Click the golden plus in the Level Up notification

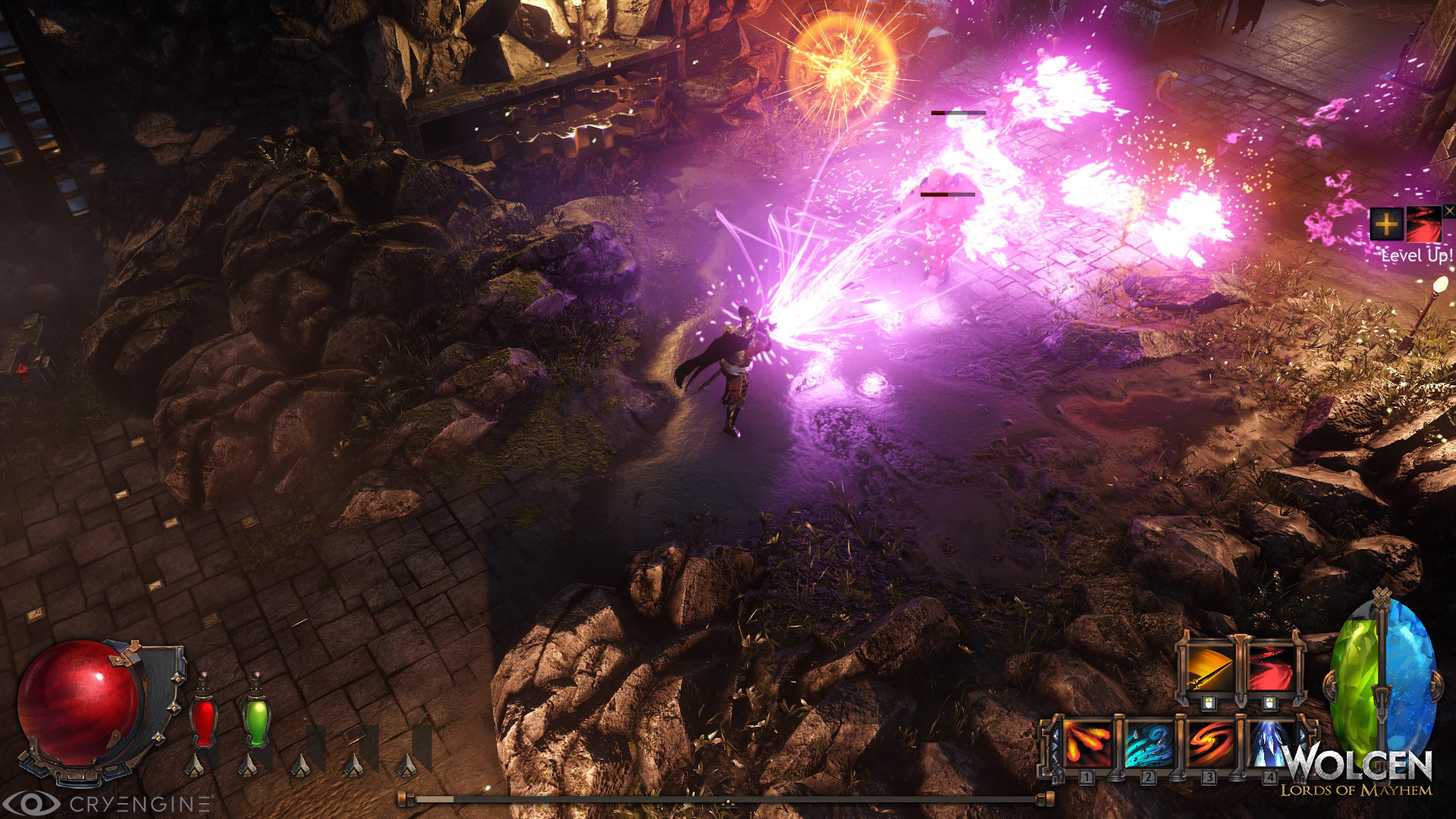tap(1387, 224)
